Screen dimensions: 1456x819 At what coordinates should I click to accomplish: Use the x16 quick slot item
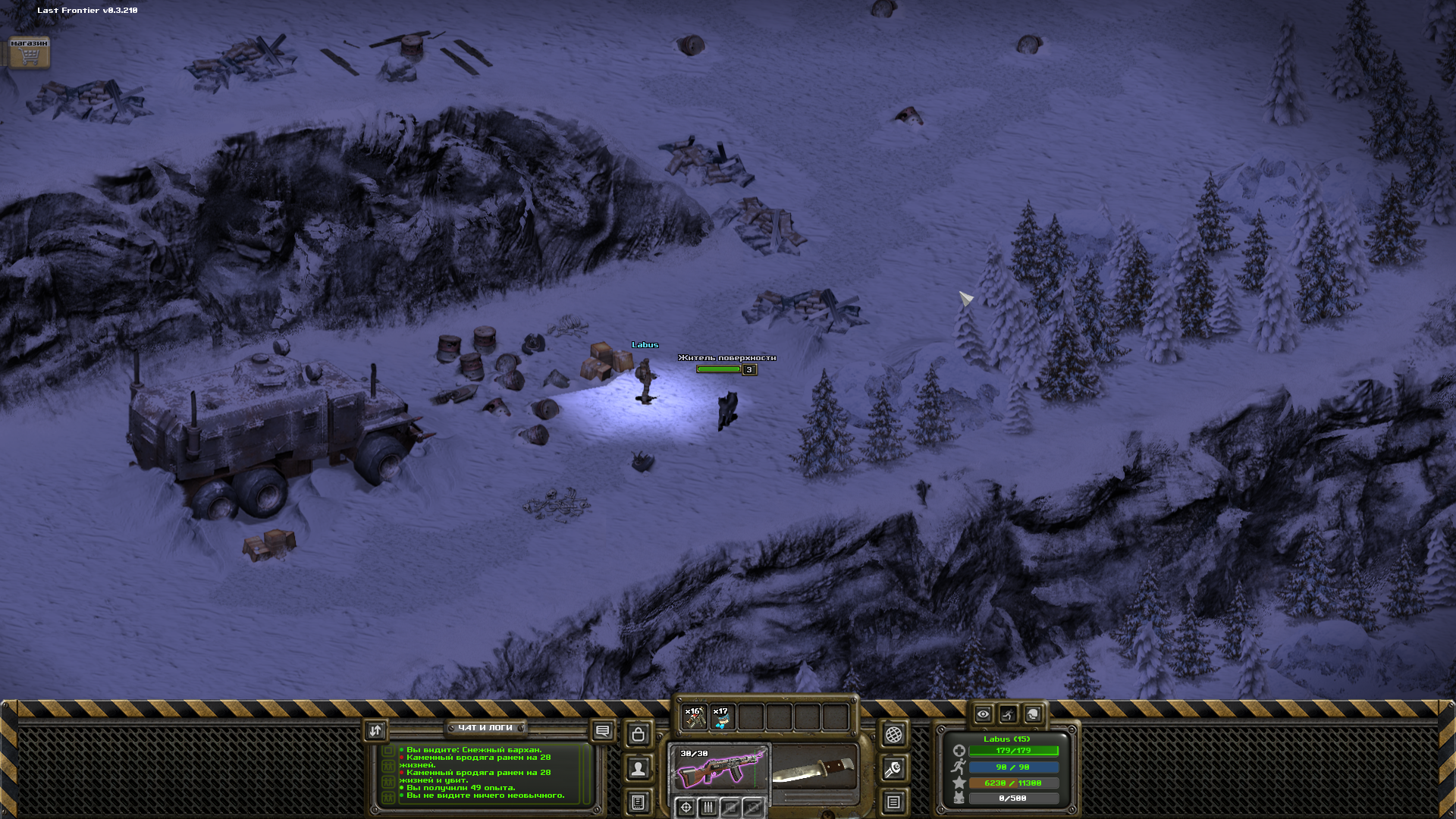click(695, 717)
